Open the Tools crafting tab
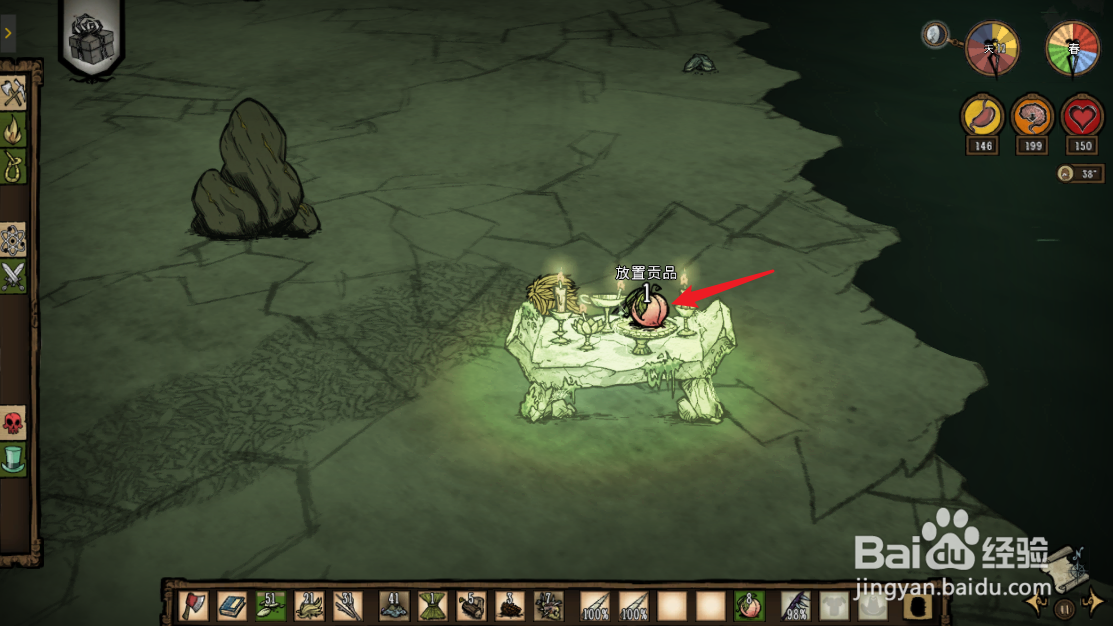Screen dimensions: 1113x626 [14, 94]
